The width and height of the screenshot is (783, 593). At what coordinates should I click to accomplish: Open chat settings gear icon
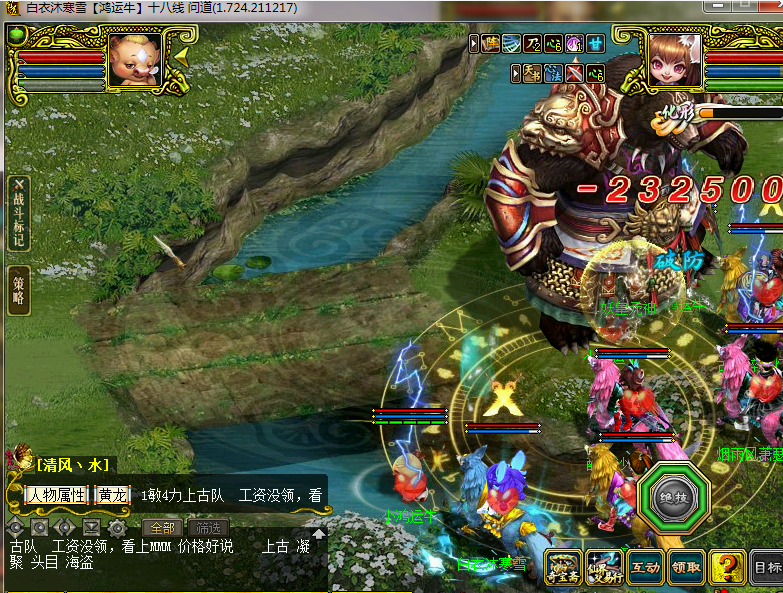pos(117,527)
